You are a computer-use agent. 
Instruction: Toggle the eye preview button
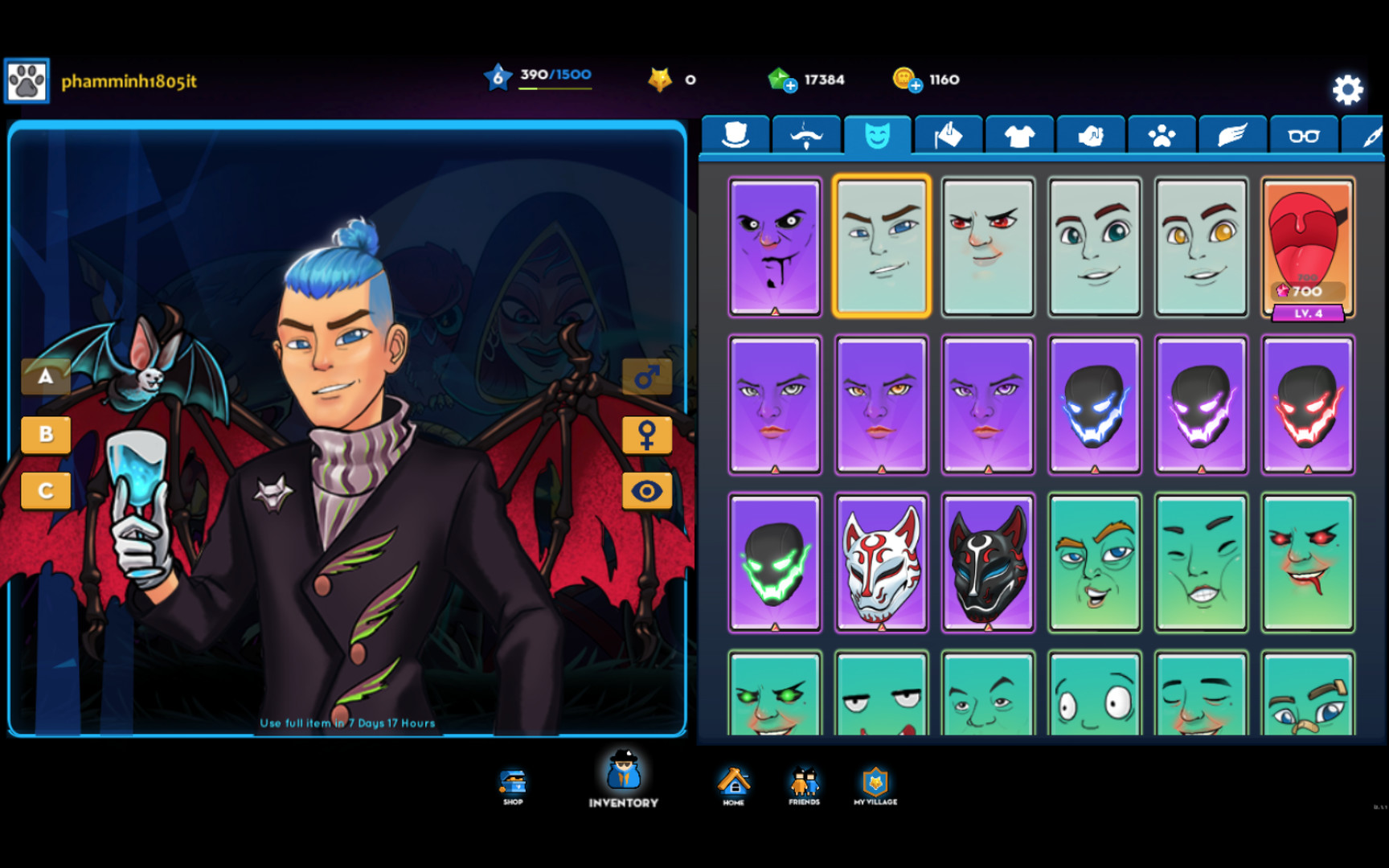point(647,491)
